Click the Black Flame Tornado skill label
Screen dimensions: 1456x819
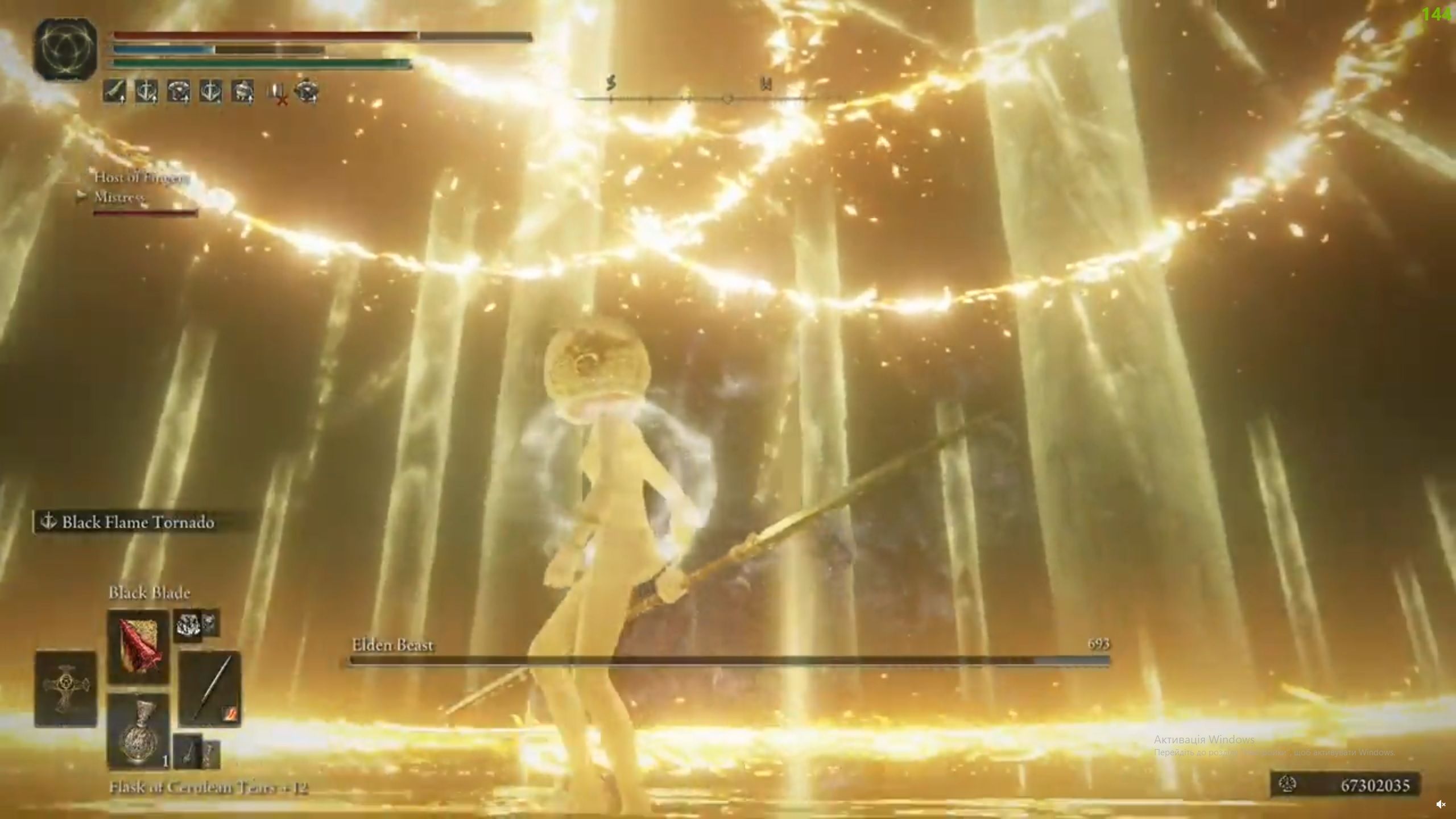coord(136,522)
